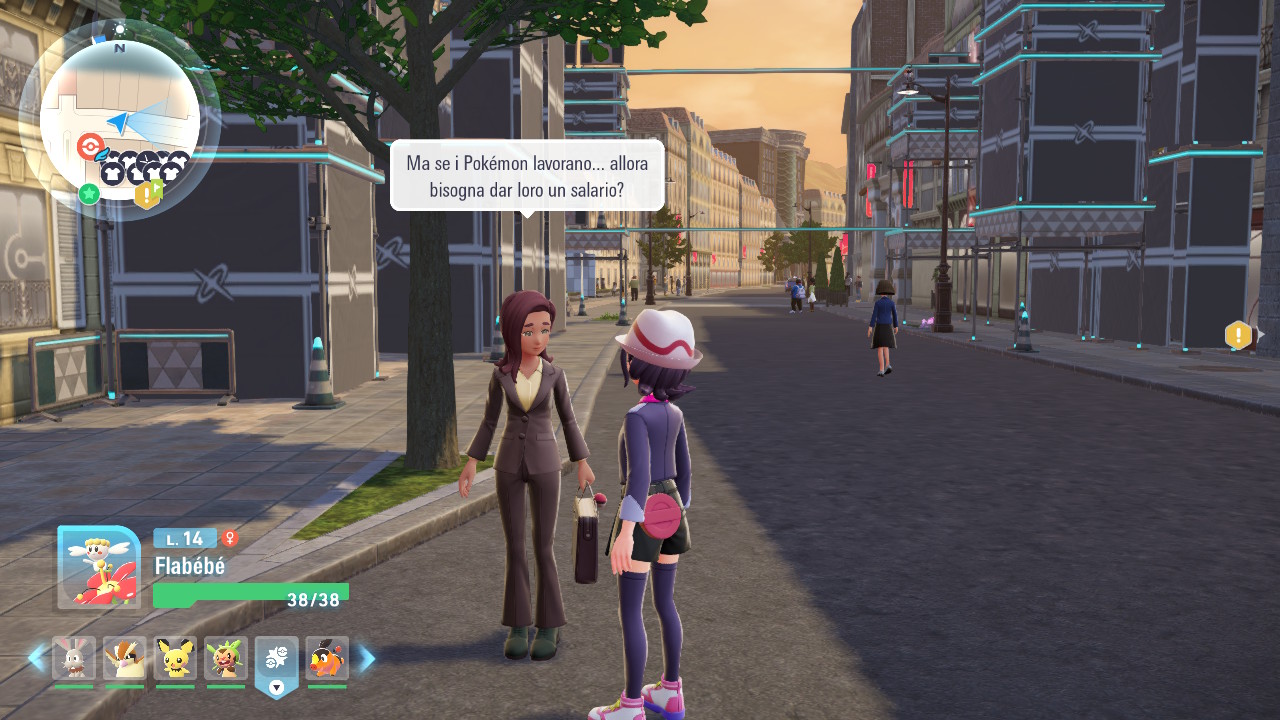1280x720 pixels.
Task: Cycle party bar with left arrow
Action: point(37,658)
